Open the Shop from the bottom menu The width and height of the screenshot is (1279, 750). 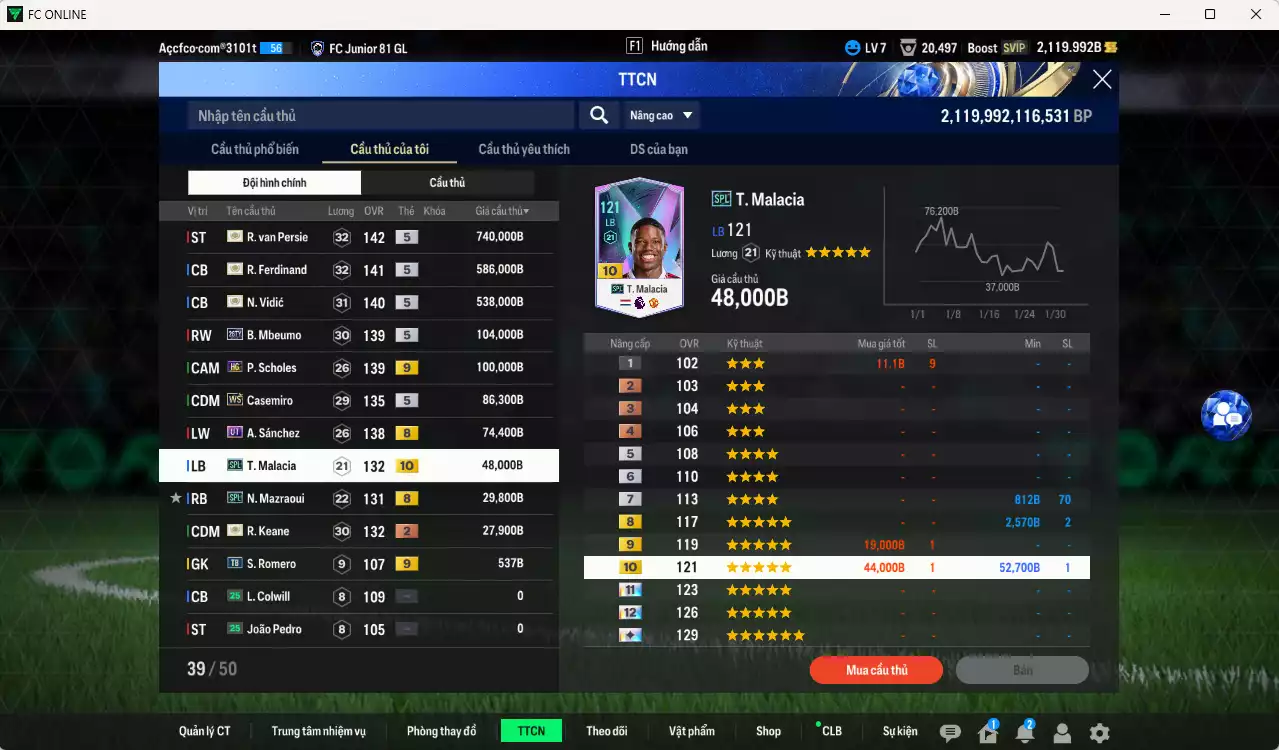pyautogui.click(x=768, y=731)
